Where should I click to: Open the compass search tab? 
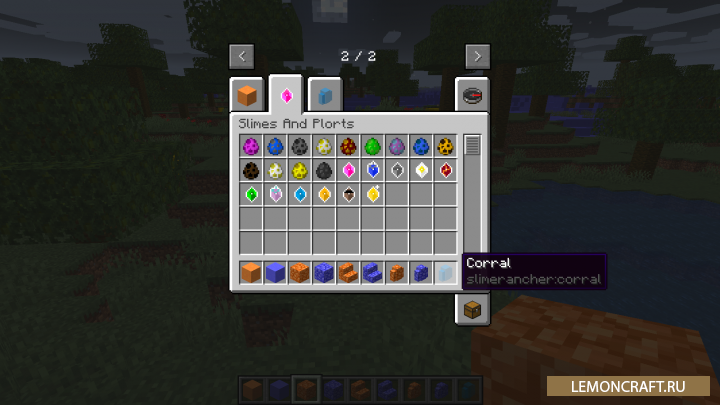tap(472, 96)
